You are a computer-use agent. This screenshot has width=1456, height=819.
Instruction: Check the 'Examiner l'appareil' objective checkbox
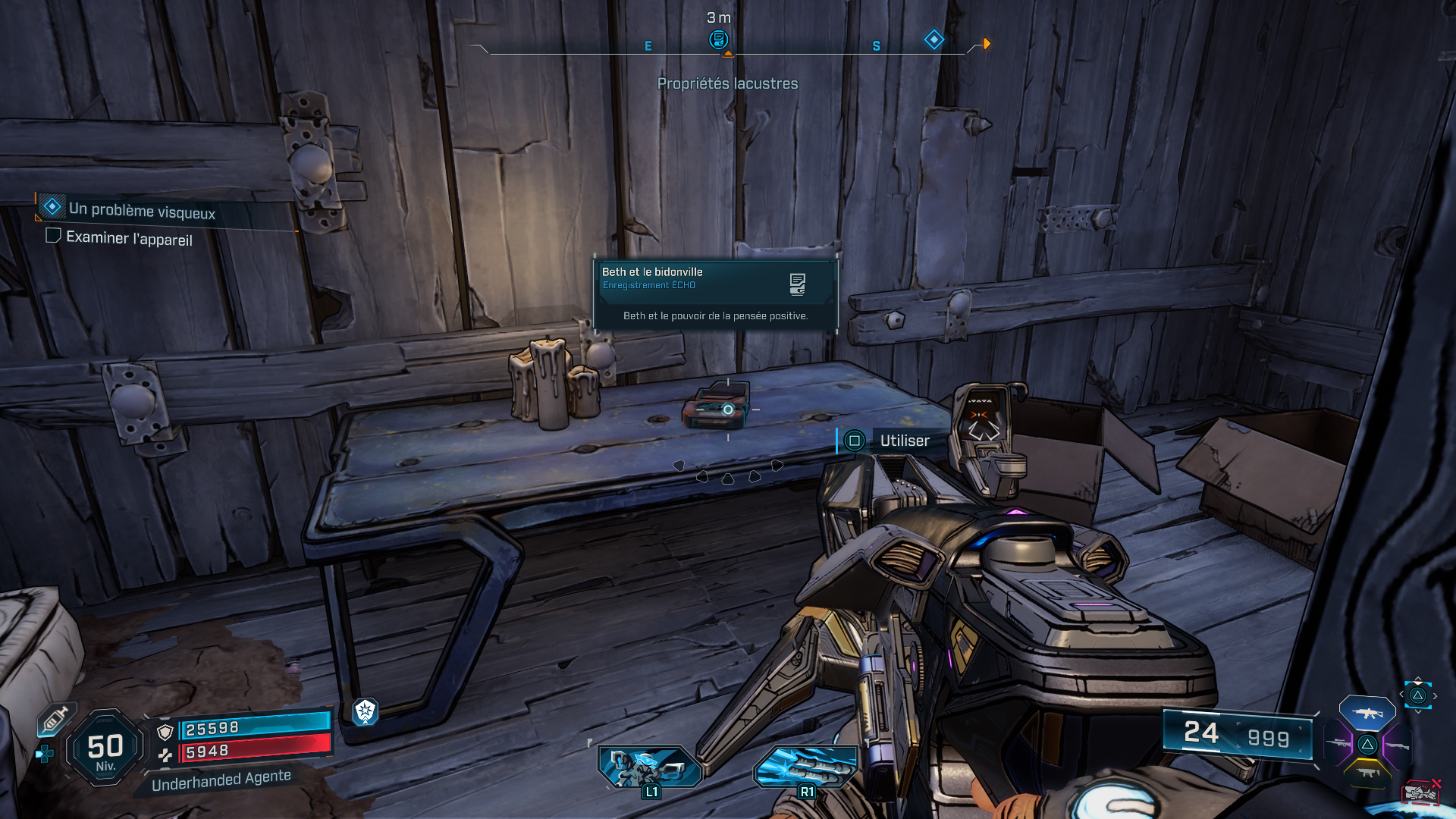pyautogui.click(x=53, y=236)
